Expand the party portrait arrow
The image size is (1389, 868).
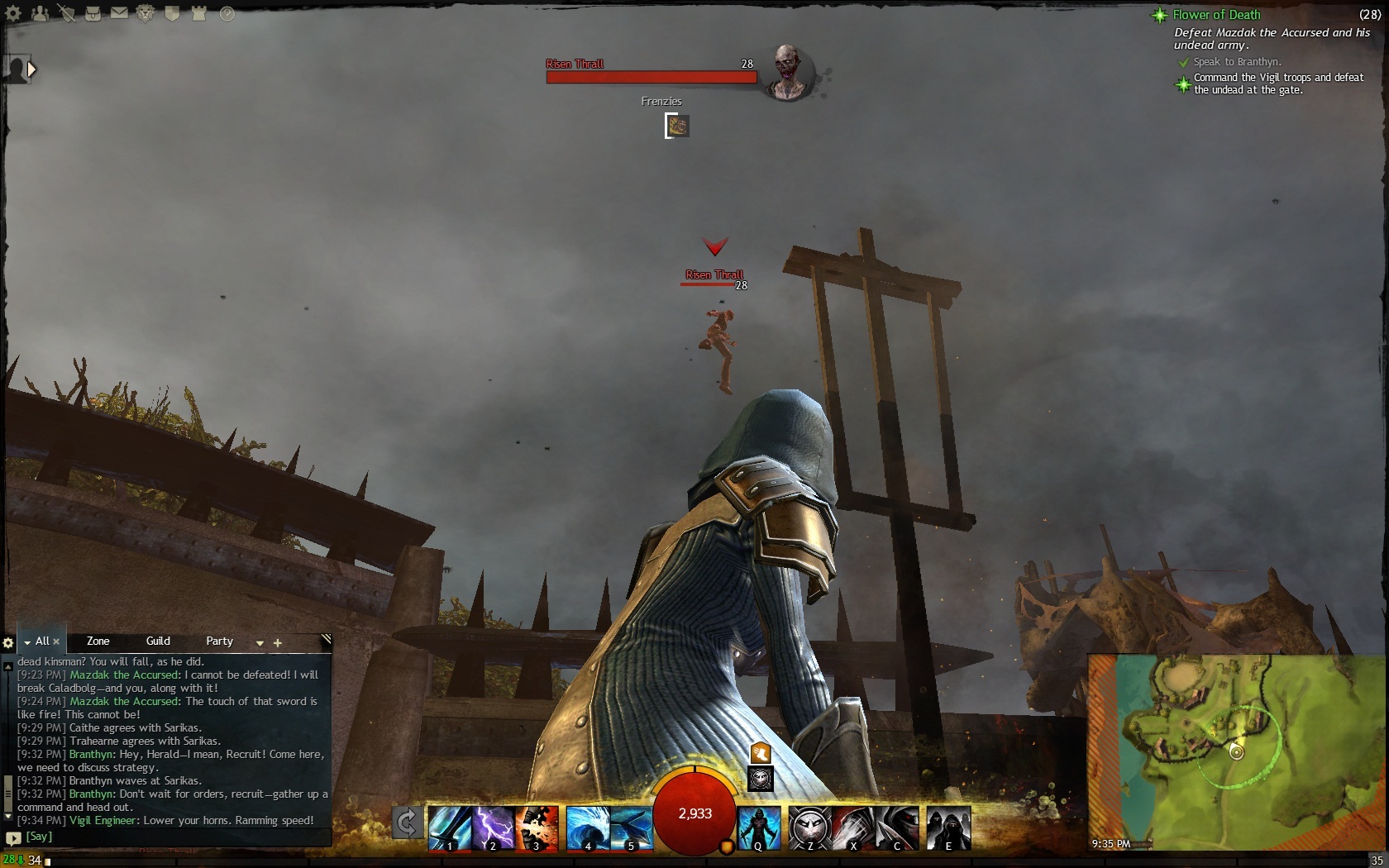32,69
